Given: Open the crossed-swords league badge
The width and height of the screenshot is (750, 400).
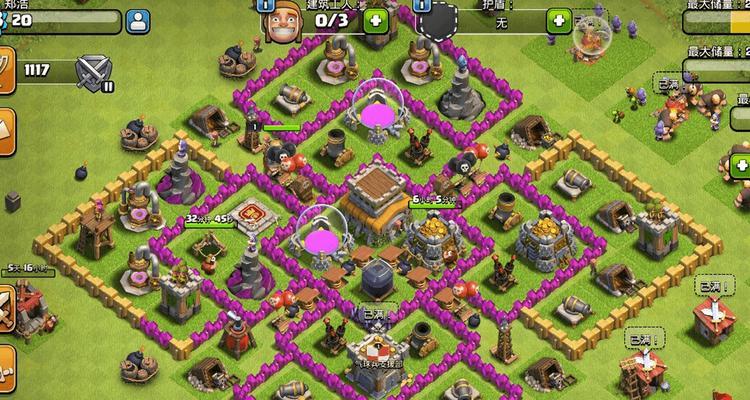Looking at the screenshot, I should pos(96,71).
